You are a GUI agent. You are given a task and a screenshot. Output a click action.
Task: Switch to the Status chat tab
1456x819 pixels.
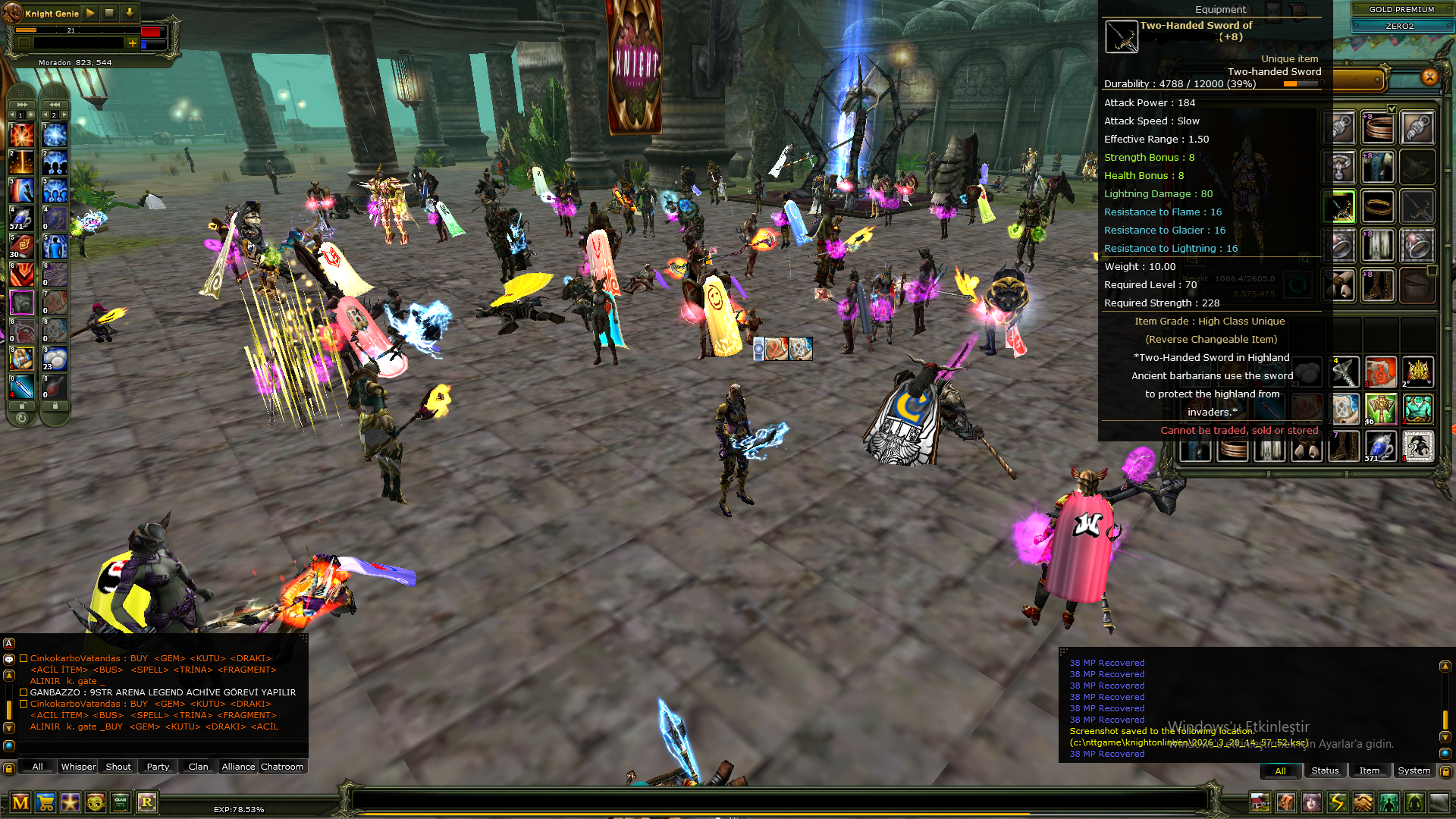(1325, 770)
